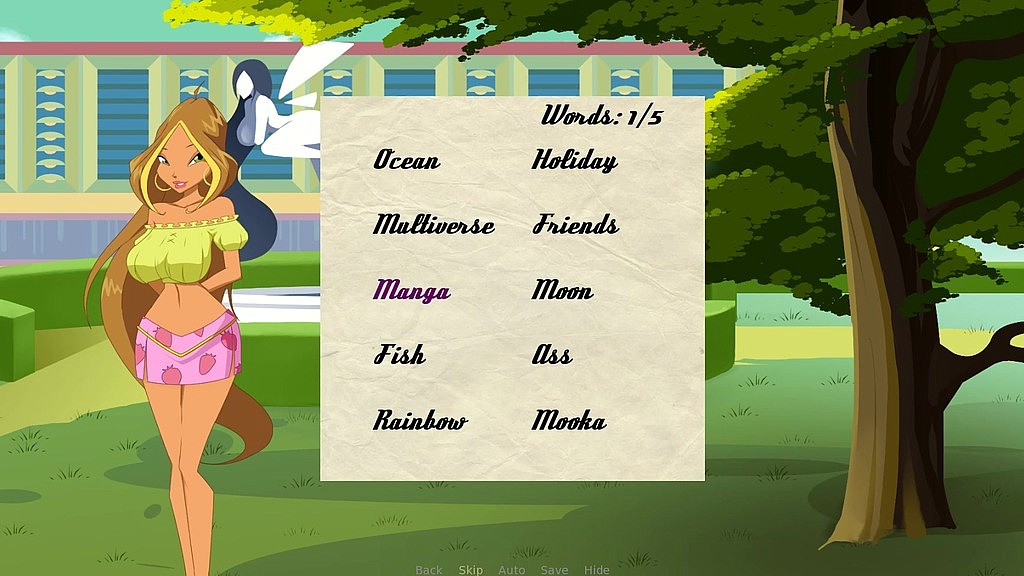The height and width of the screenshot is (576, 1024).
Task: Select the word Fish
Action: [400, 355]
